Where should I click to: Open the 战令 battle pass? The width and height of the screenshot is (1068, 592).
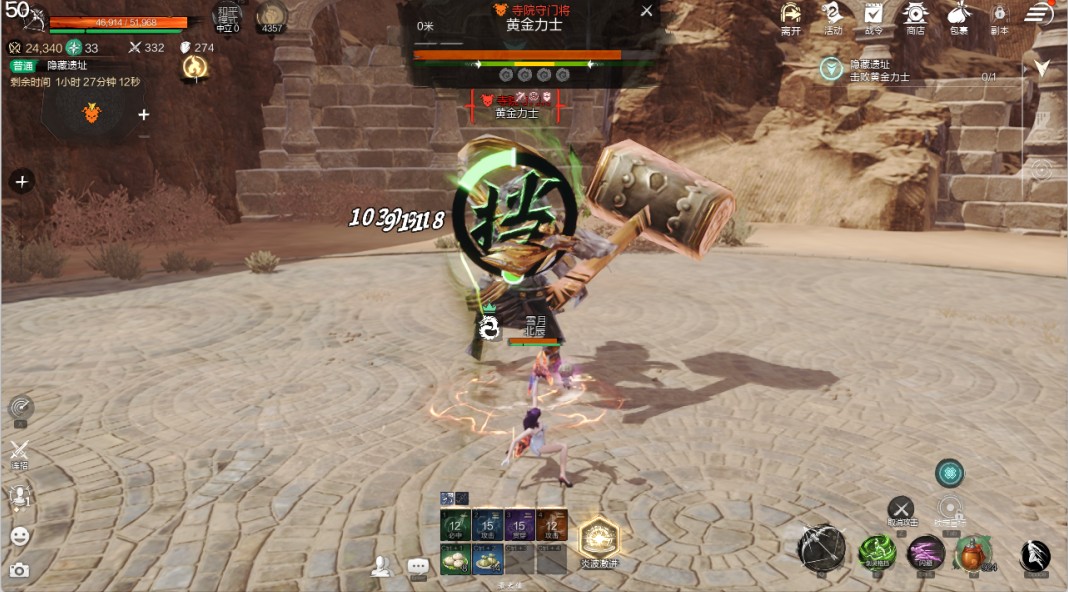coord(874,14)
